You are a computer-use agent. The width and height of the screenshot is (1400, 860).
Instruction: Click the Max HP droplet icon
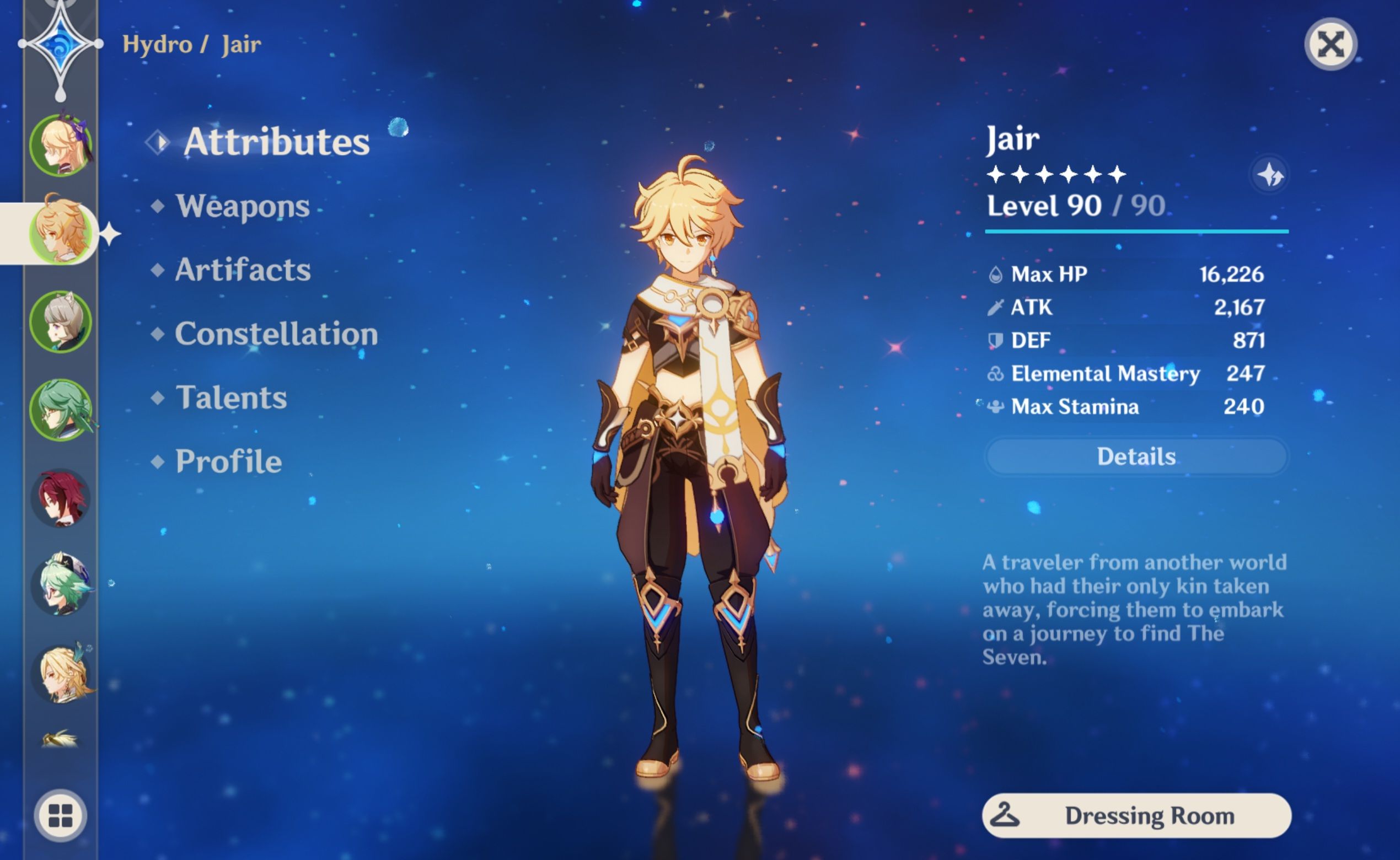point(996,273)
